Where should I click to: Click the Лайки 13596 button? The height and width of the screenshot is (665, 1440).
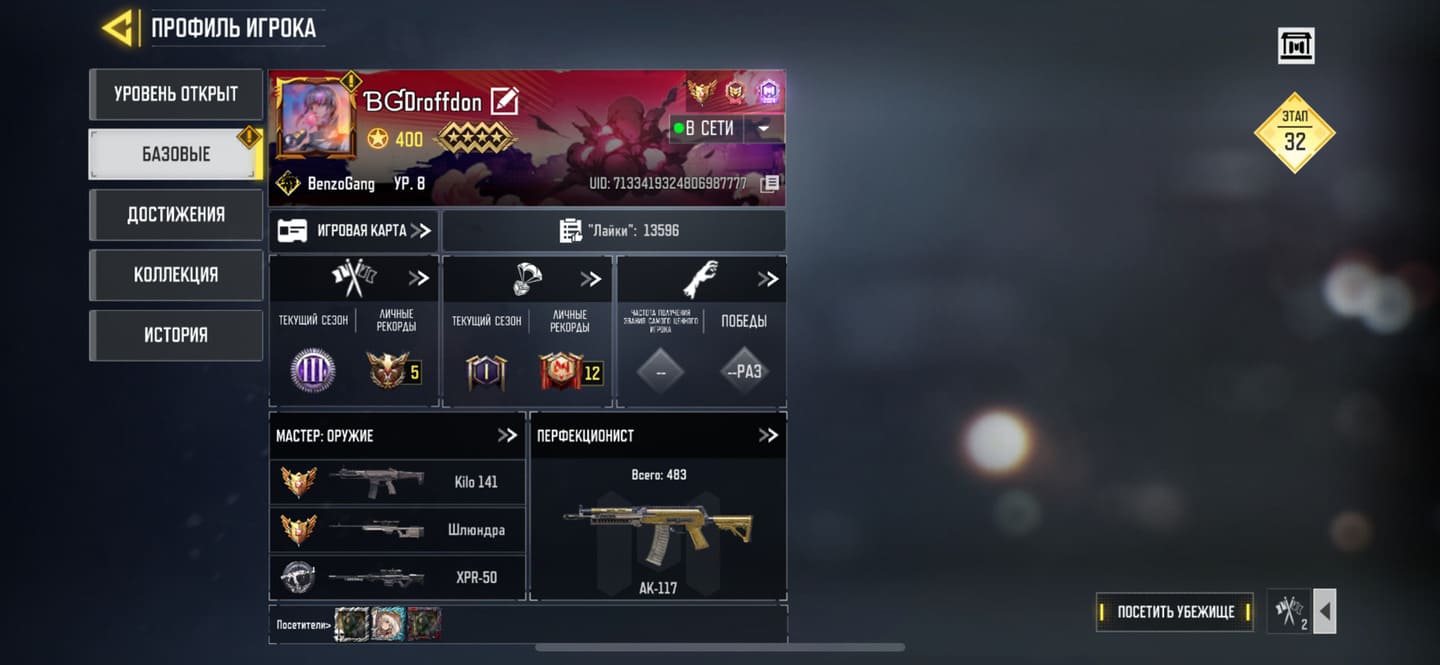click(x=614, y=231)
